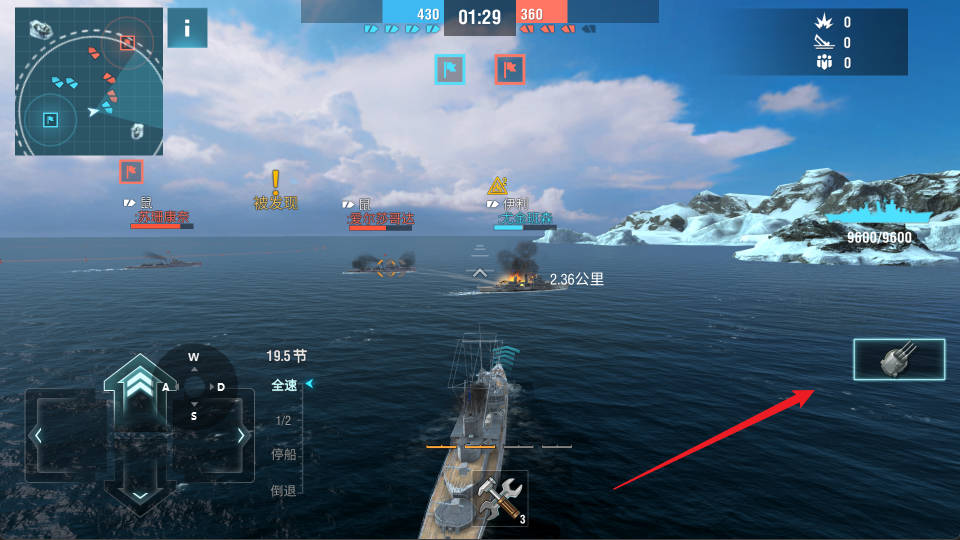Use the repair wrench consumable
The height and width of the screenshot is (540, 960).
pos(500,497)
